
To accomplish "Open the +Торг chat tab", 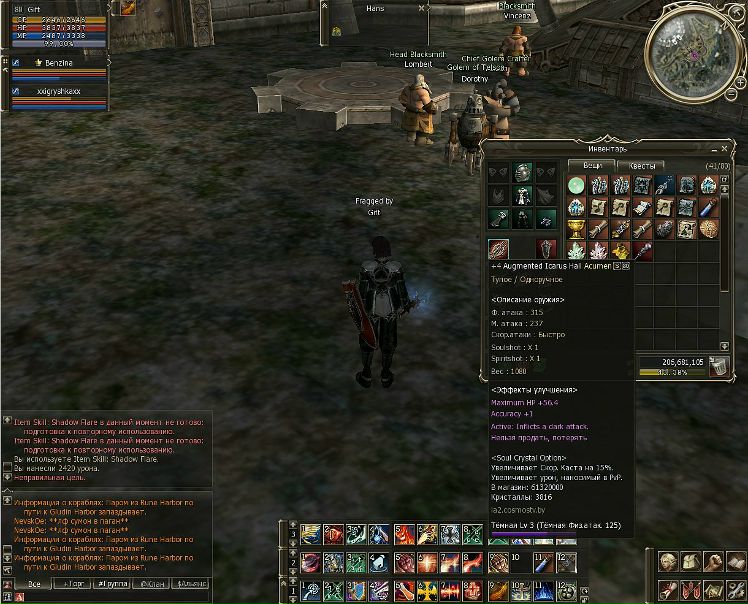I will (x=75, y=582).
